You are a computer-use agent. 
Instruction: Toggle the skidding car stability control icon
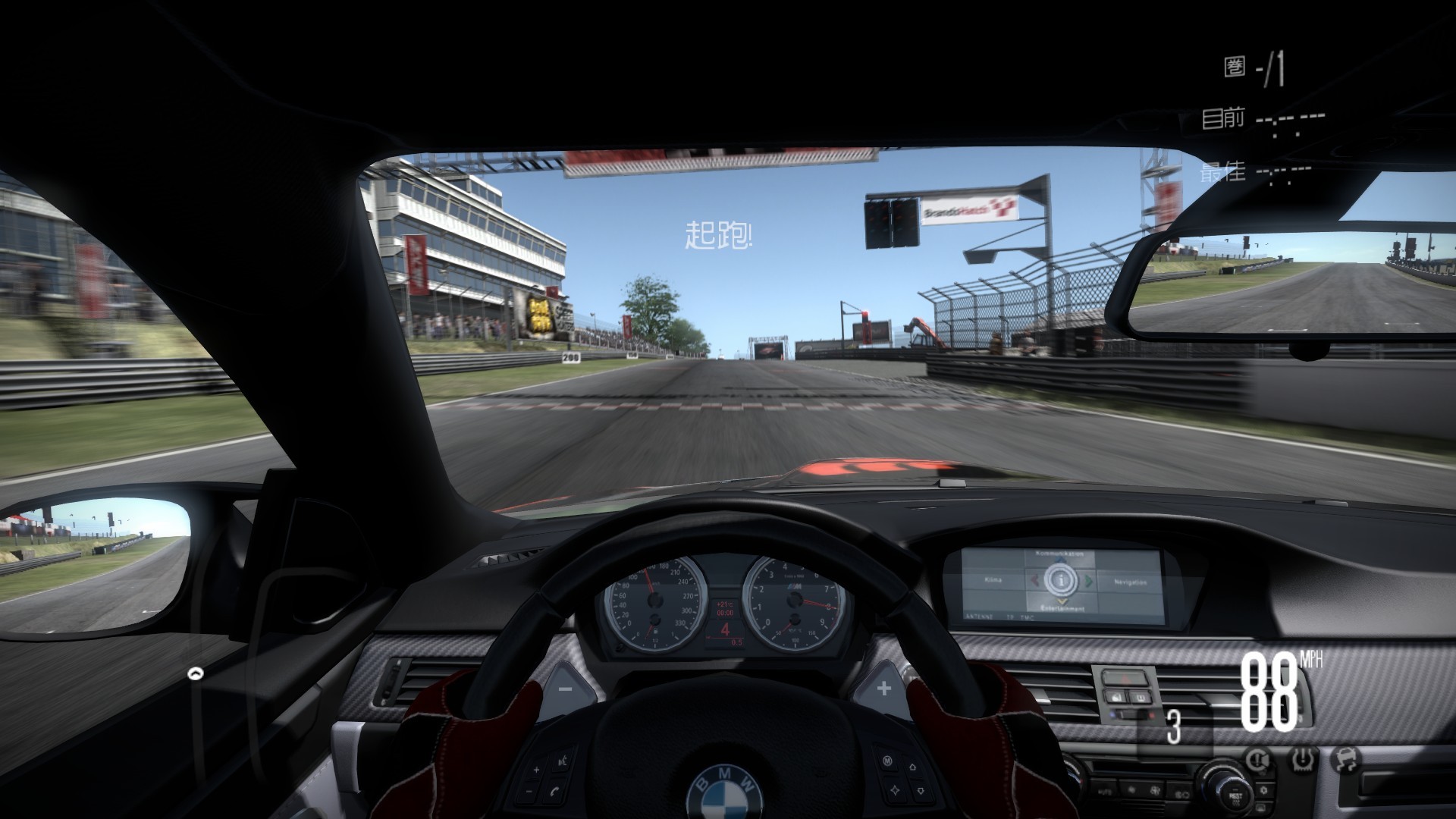1345,758
